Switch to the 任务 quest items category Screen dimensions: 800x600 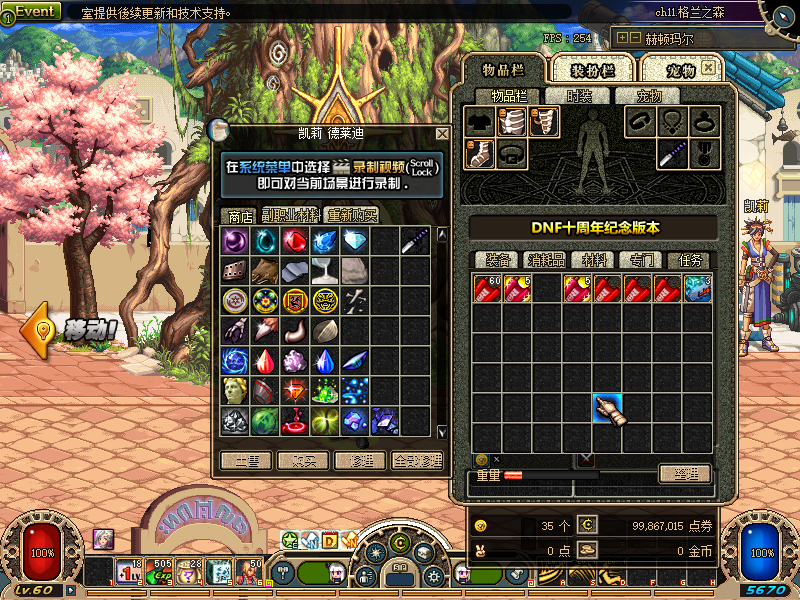coord(687,260)
